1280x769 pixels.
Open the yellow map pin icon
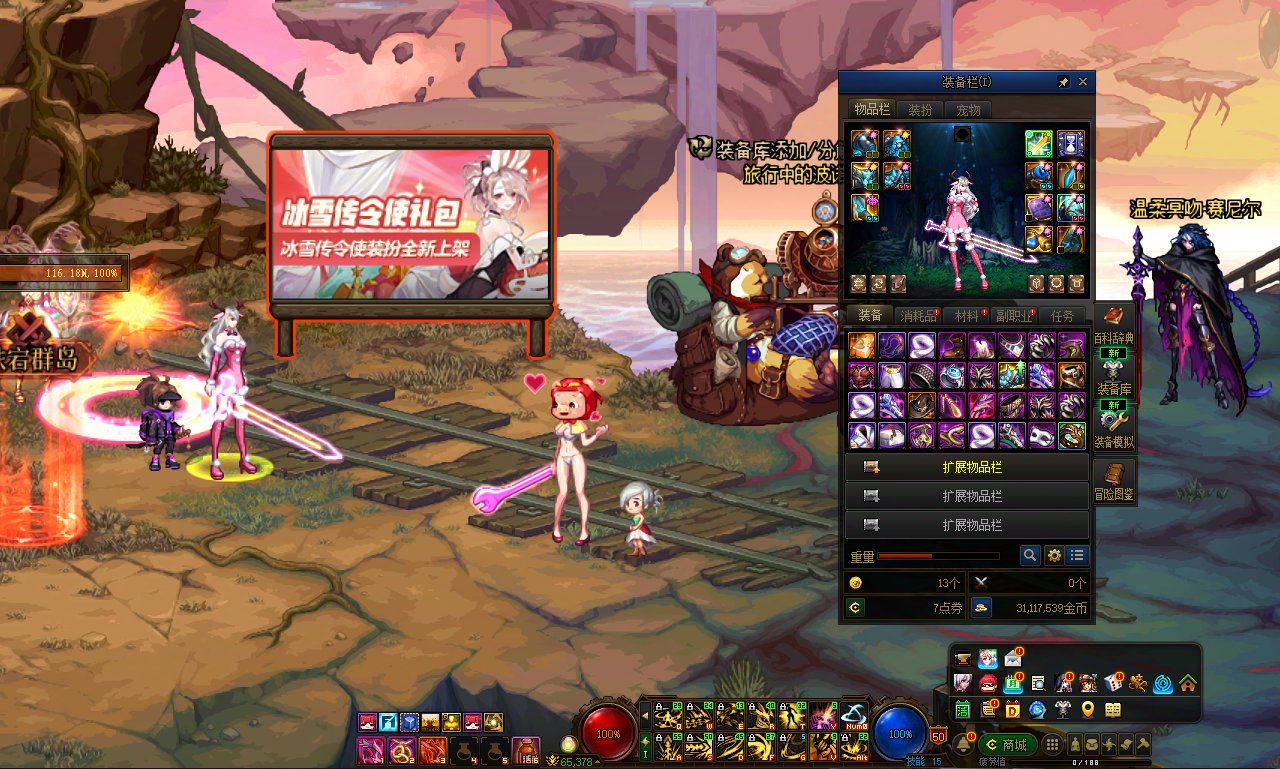coord(1087,710)
